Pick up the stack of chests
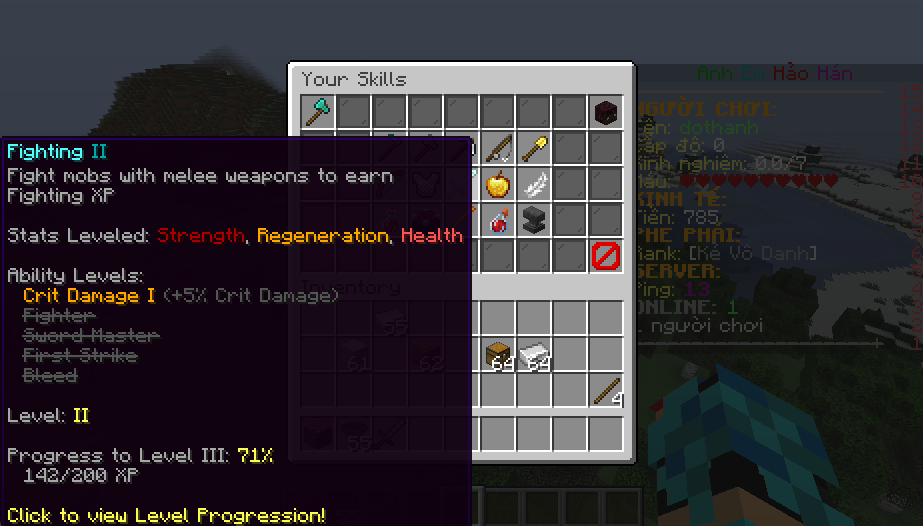 tap(498, 355)
